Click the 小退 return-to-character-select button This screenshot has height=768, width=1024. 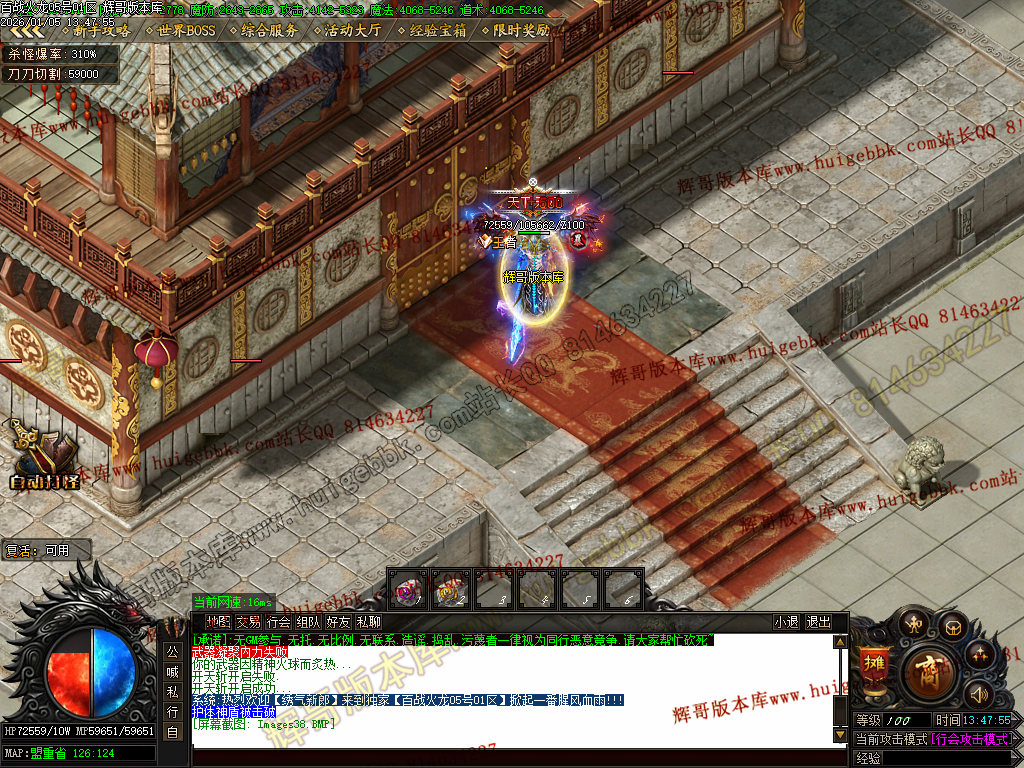(x=786, y=622)
